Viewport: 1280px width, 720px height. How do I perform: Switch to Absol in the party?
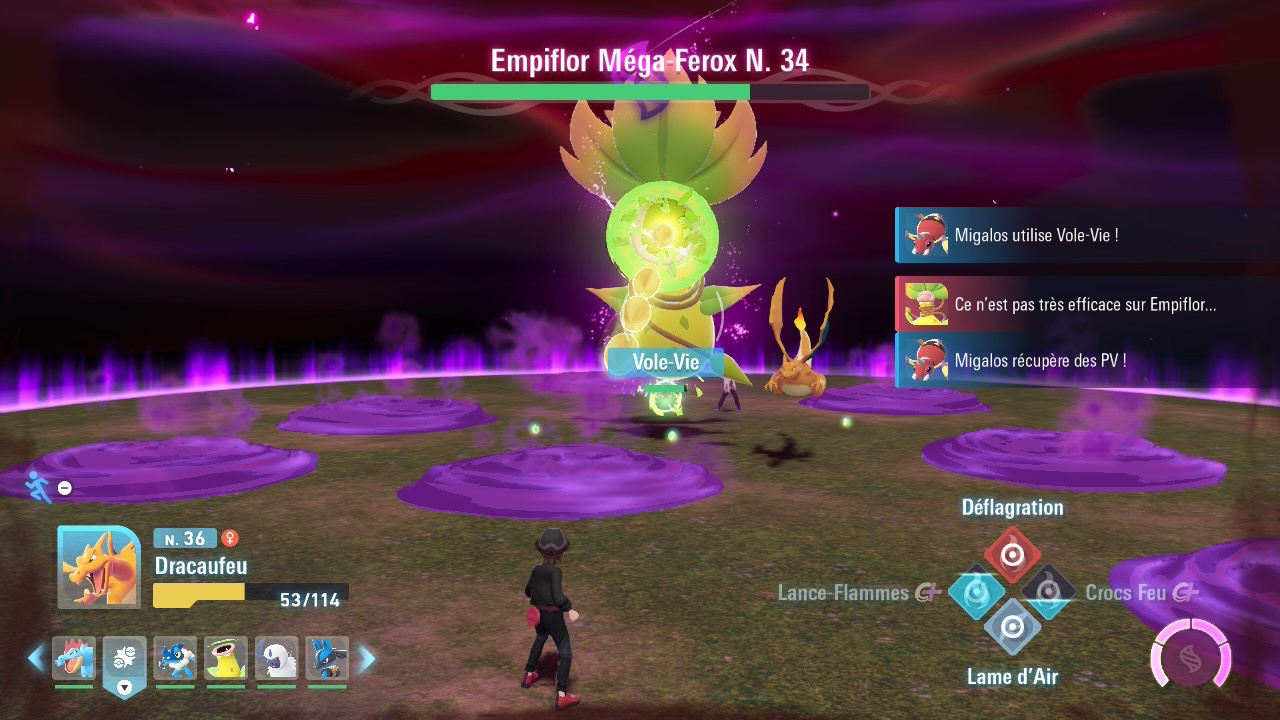click(x=277, y=658)
